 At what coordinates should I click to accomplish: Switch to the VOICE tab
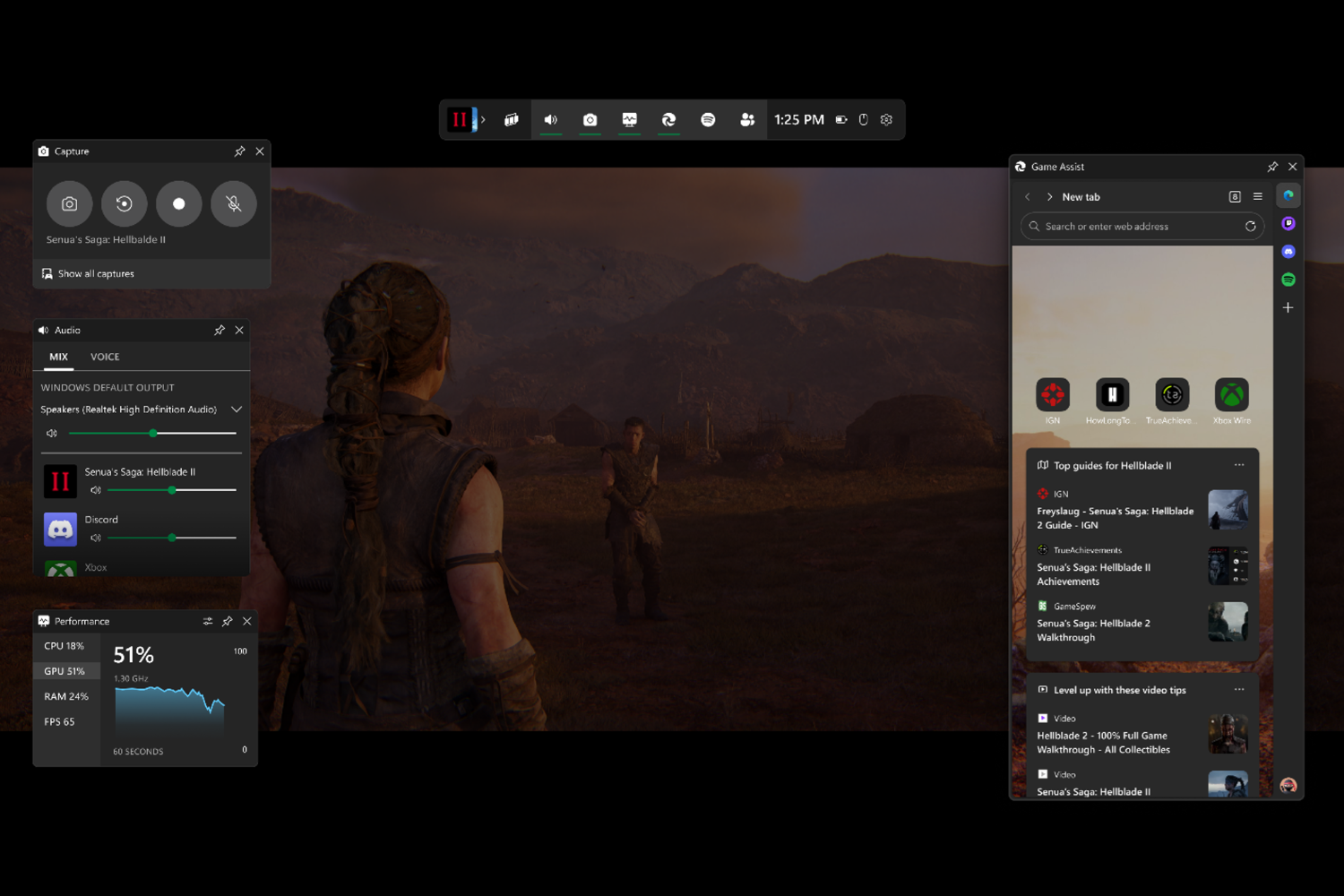click(x=105, y=357)
